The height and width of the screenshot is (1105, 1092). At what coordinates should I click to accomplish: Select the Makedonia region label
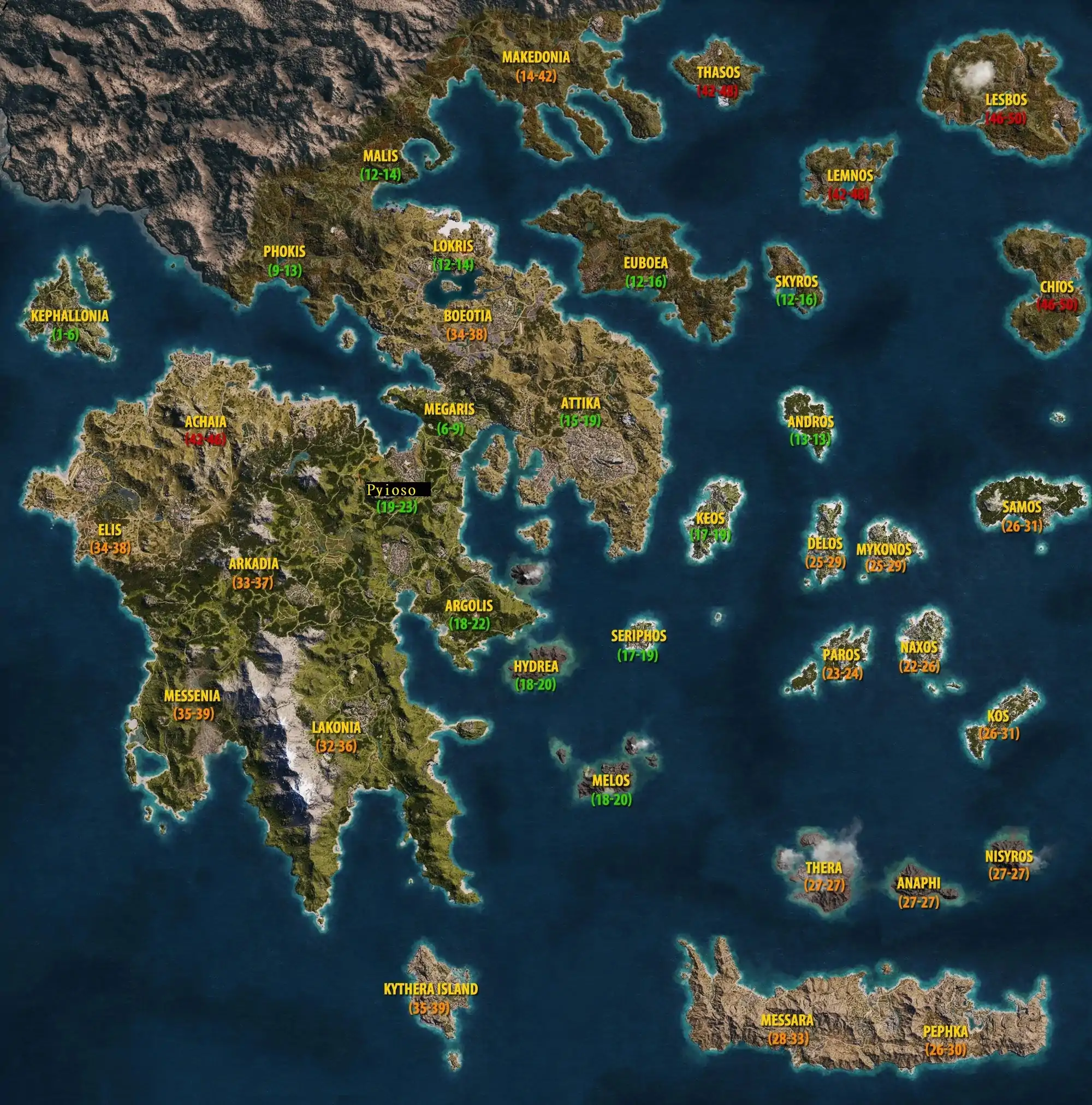pyautogui.click(x=536, y=57)
